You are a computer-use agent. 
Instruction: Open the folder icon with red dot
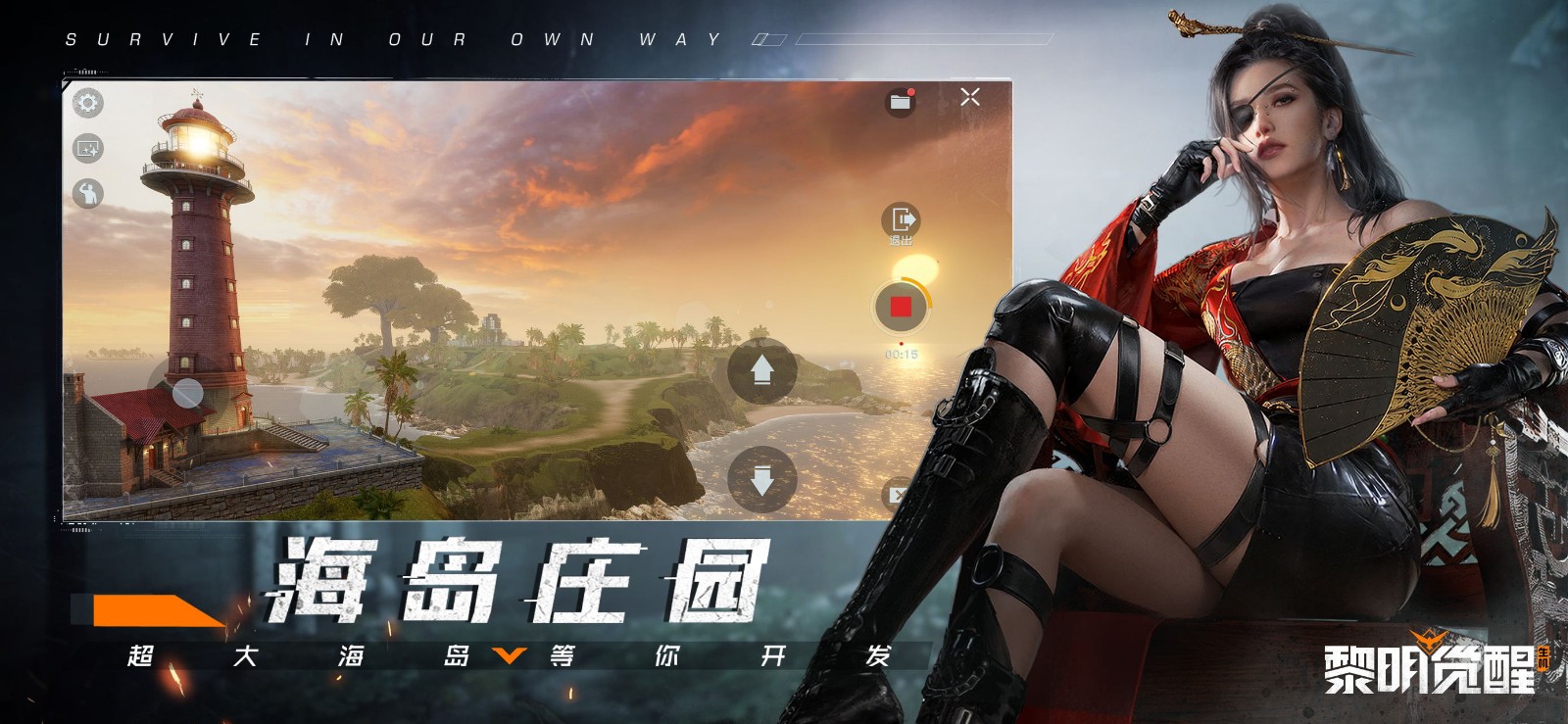click(x=901, y=101)
